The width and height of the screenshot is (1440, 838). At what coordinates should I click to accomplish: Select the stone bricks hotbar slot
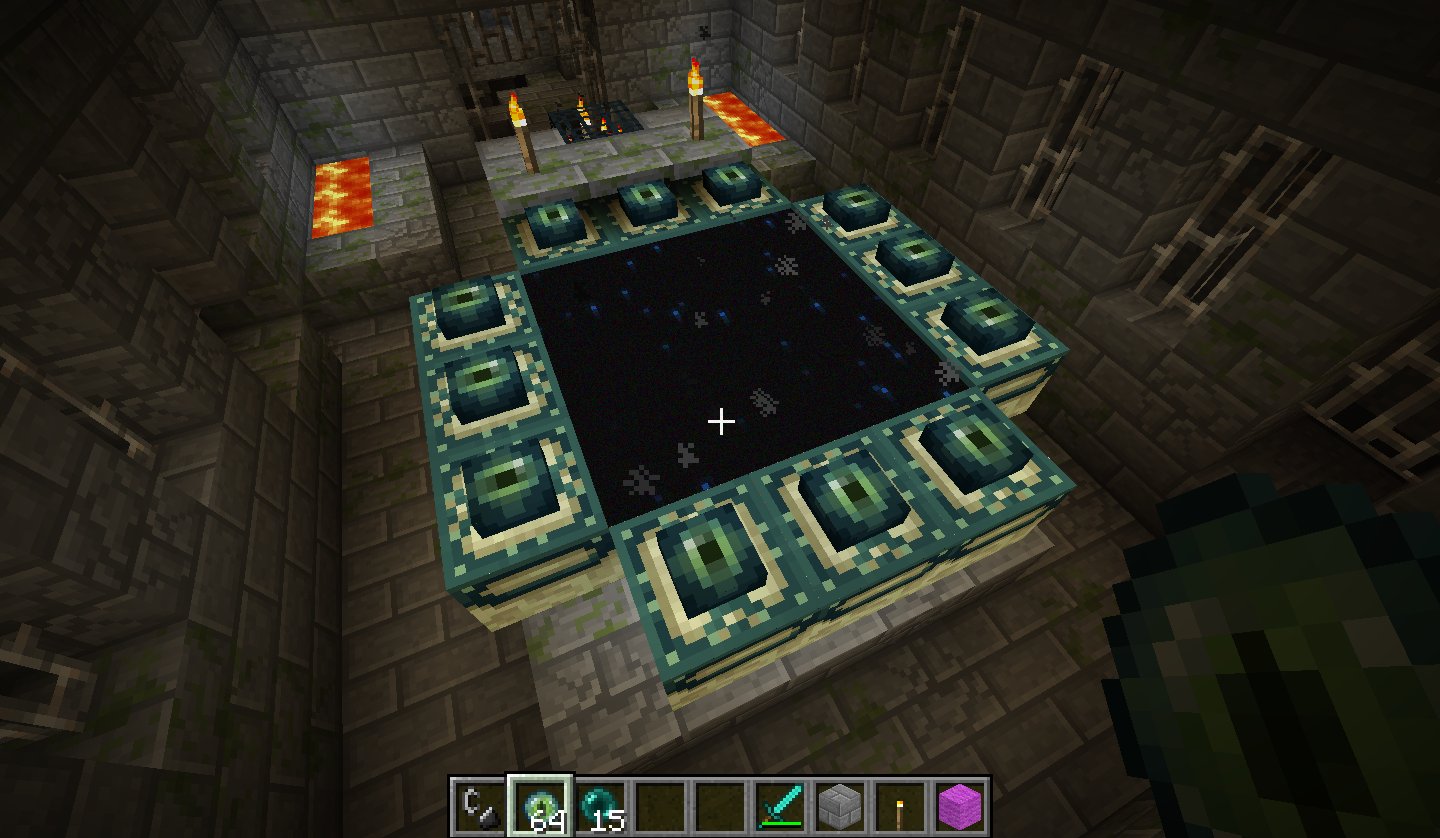(840, 804)
